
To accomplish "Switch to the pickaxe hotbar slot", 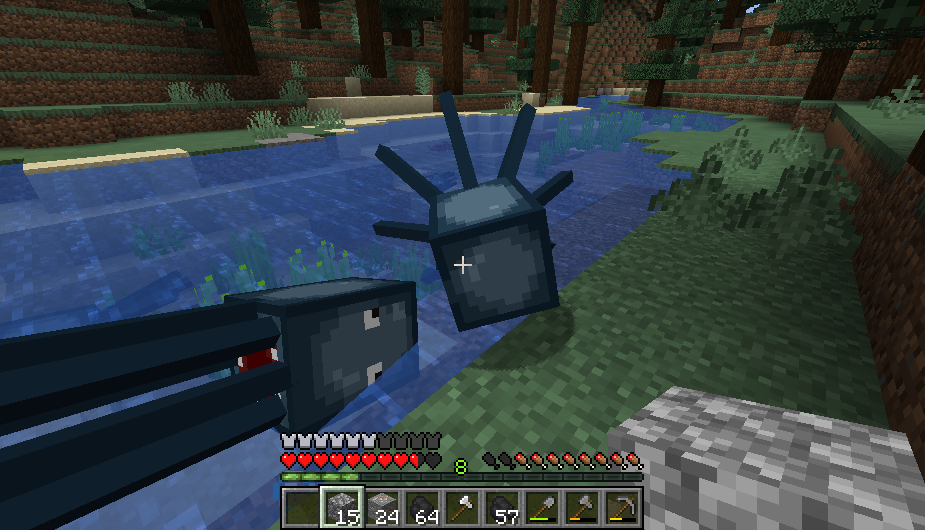I will (623, 507).
